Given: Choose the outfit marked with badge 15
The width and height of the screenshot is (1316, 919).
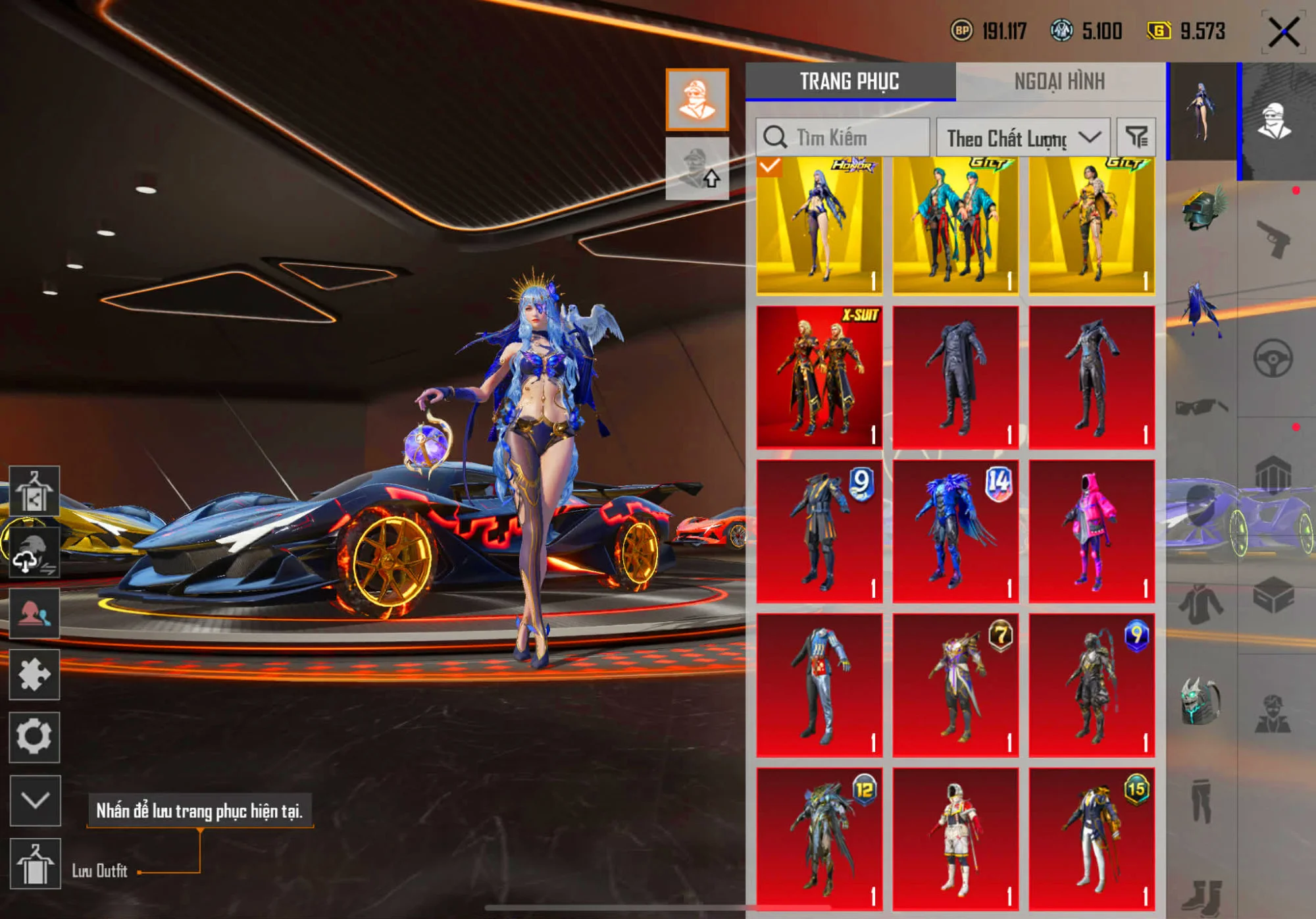Looking at the screenshot, I should pos(1092,839).
